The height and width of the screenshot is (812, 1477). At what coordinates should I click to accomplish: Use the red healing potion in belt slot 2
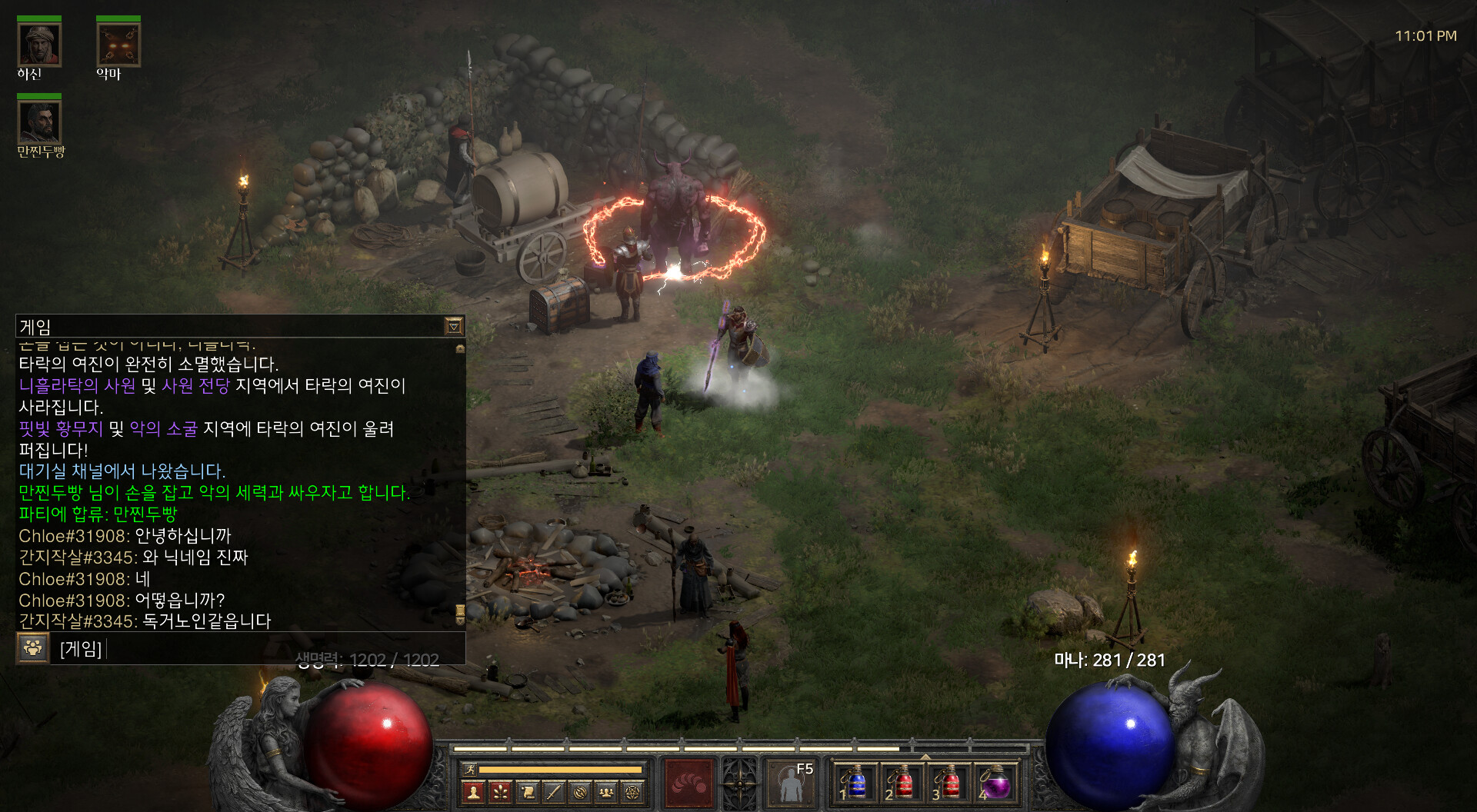902,783
